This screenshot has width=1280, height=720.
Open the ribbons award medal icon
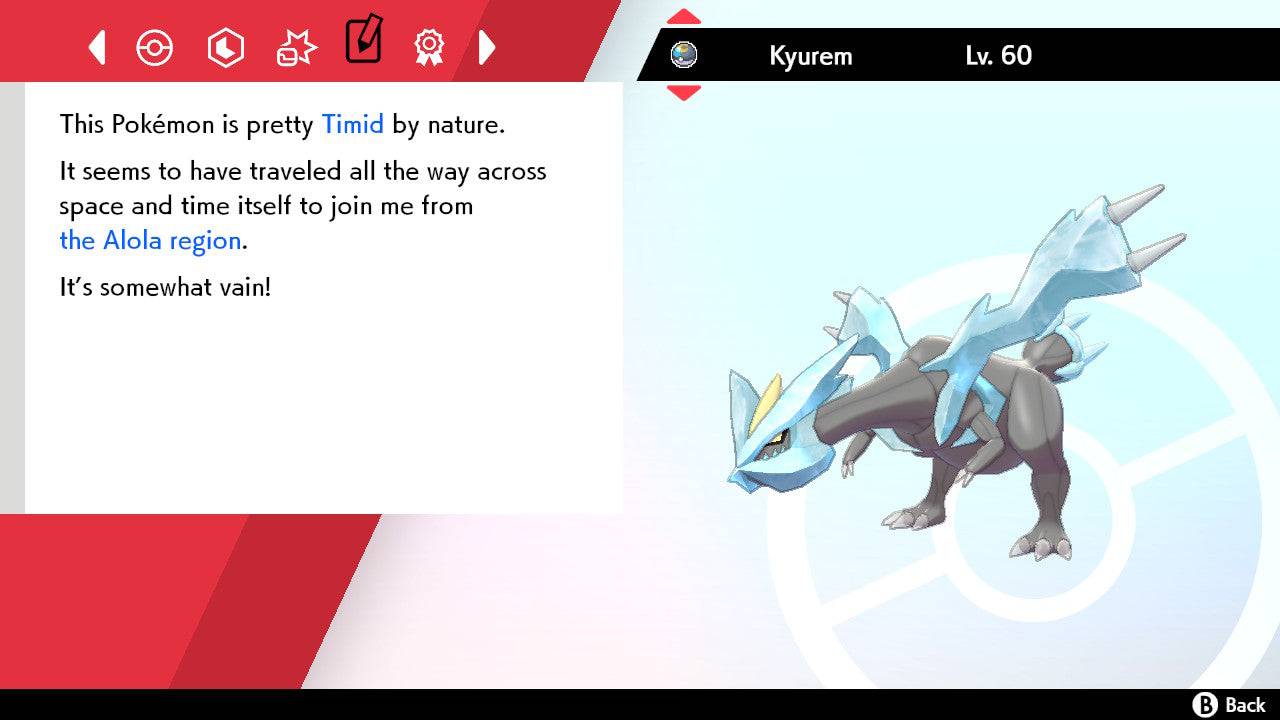pyautogui.click(x=429, y=47)
